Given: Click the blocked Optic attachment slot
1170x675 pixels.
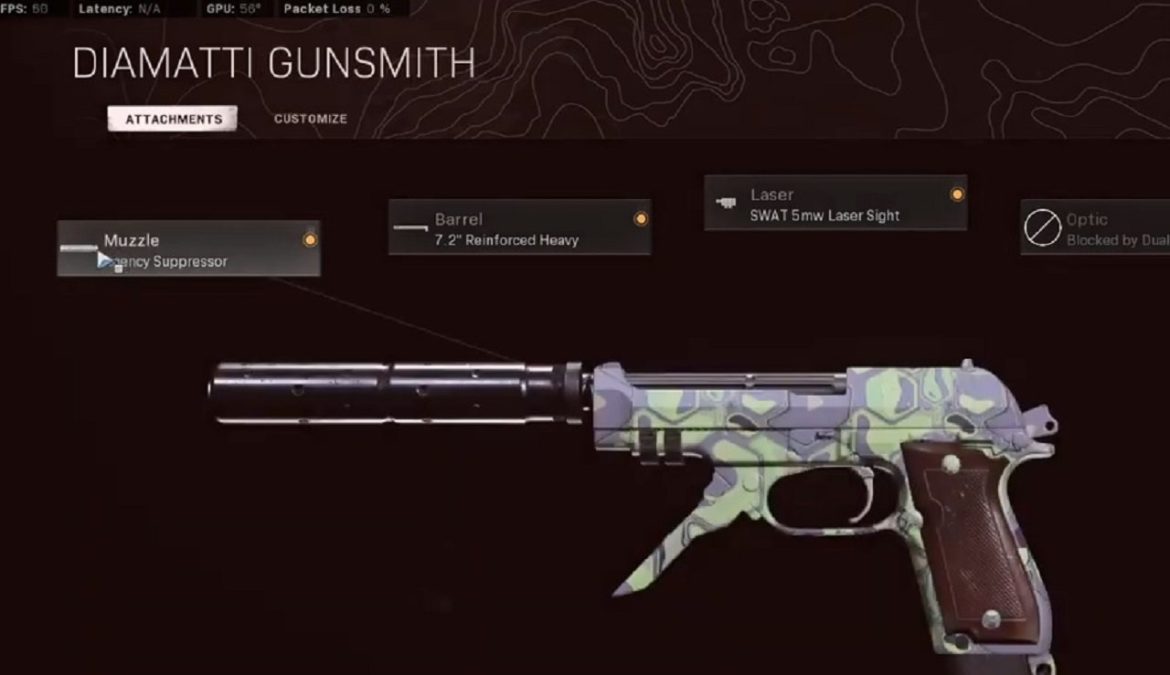Looking at the screenshot, I should [1095, 228].
